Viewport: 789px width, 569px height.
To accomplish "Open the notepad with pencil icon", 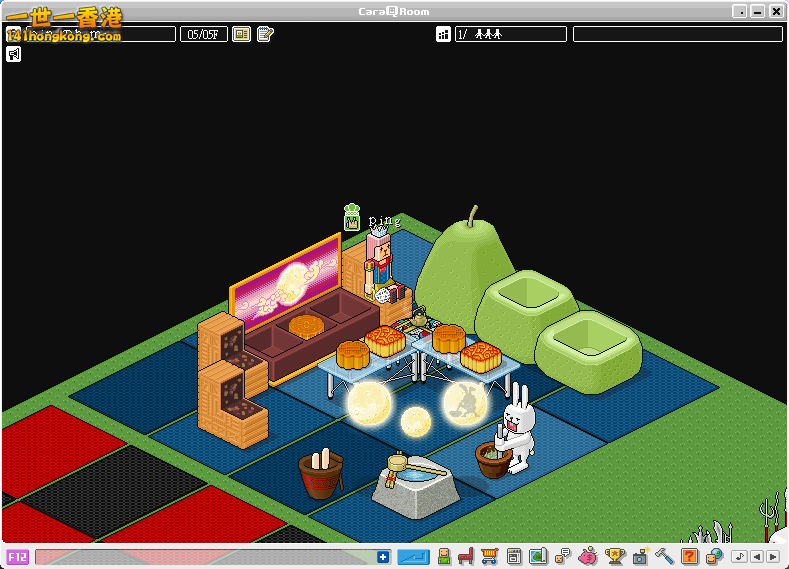I will click(265, 34).
